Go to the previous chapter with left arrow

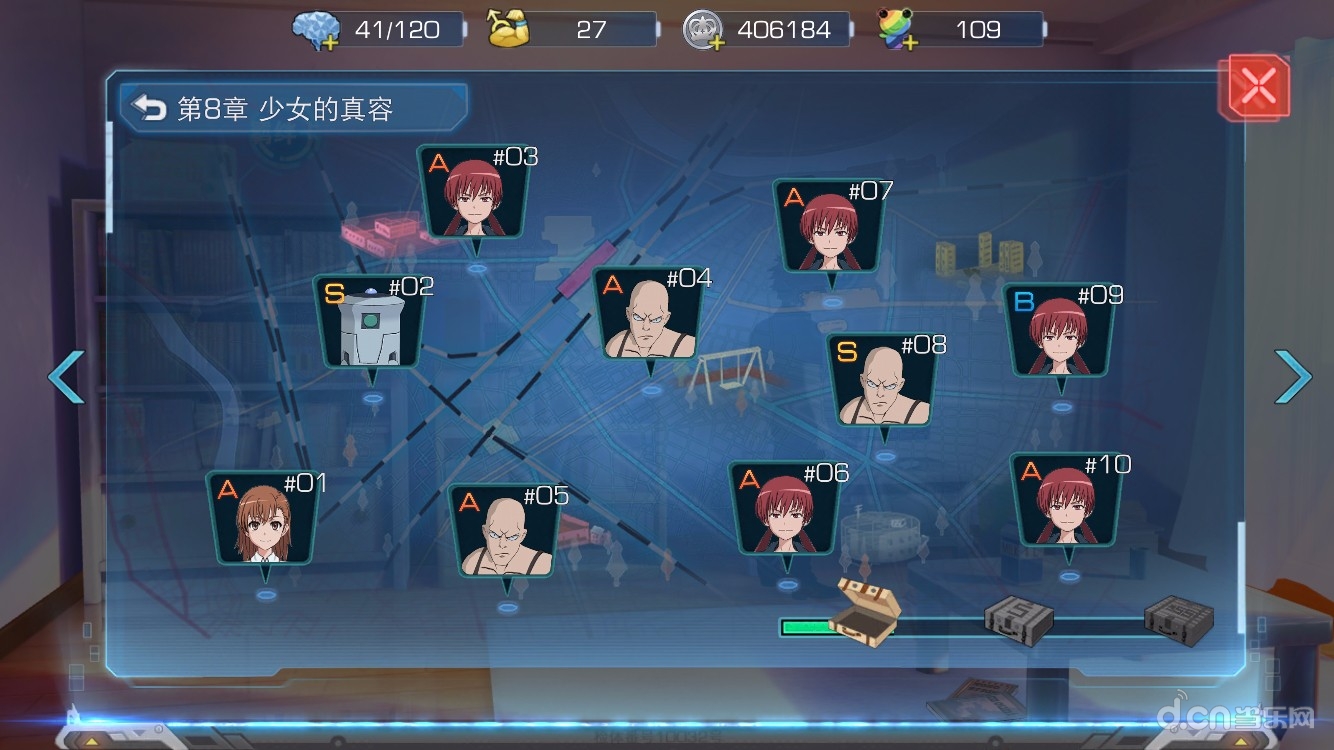coord(66,377)
